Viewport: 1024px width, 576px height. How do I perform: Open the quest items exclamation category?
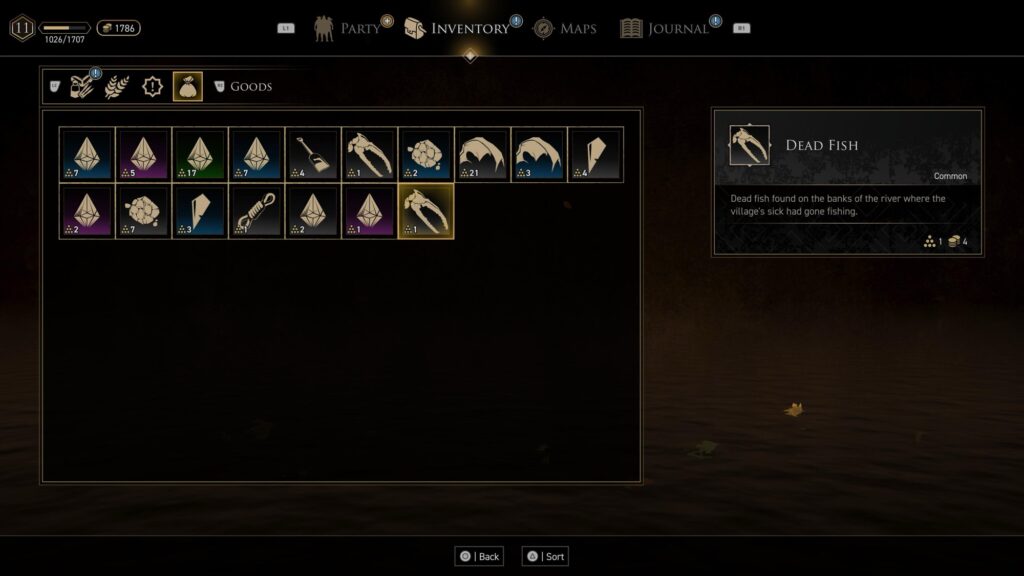coord(152,87)
